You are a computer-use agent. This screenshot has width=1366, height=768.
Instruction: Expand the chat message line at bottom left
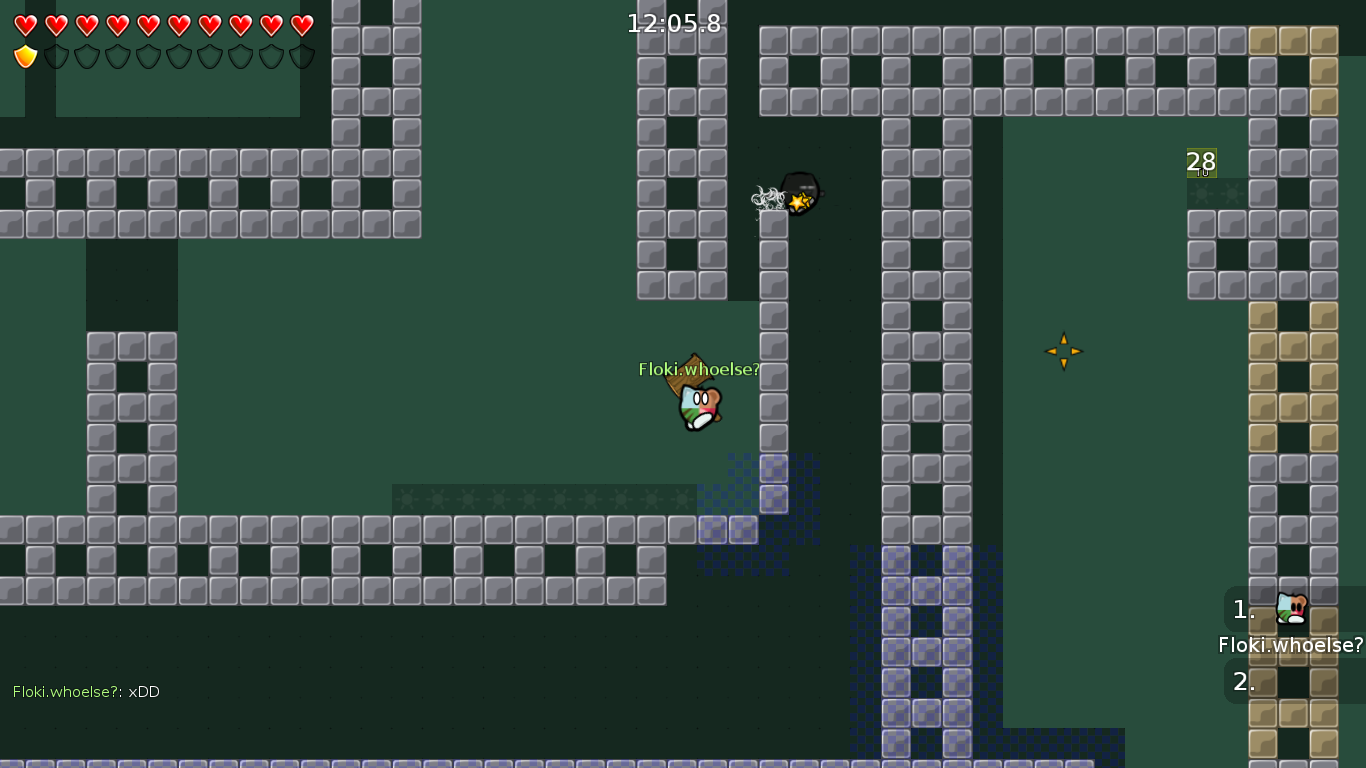click(x=85, y=691)
